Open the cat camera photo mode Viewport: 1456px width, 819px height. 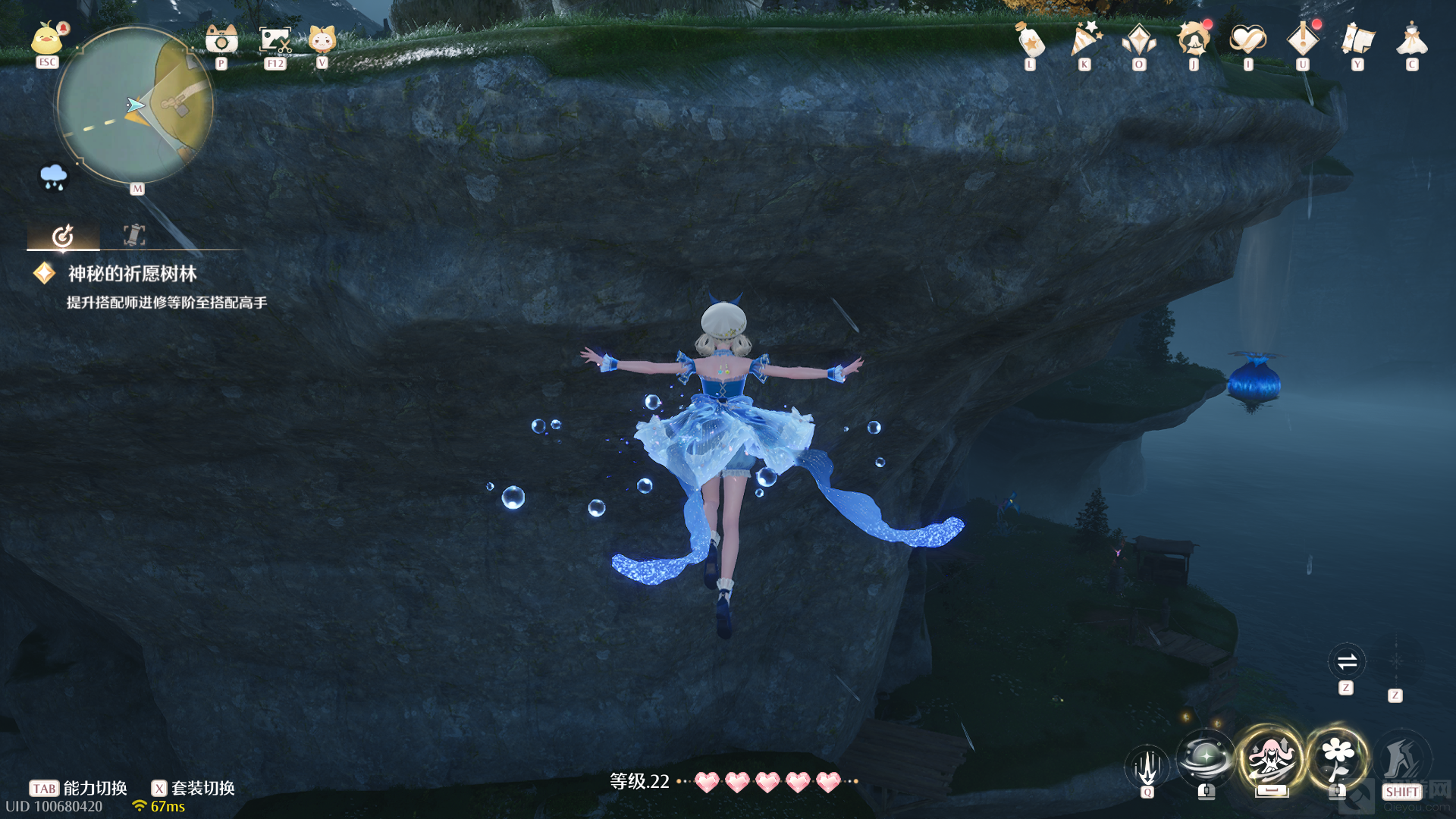[221, 39]
